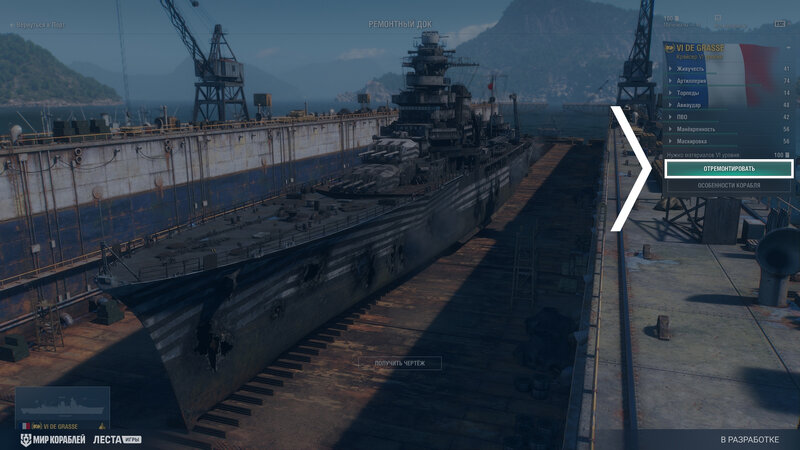The height and width of the screenshot is (450, 800).
Task: Expand the ПВО anti-air stat row
Action: coord(728,117)
